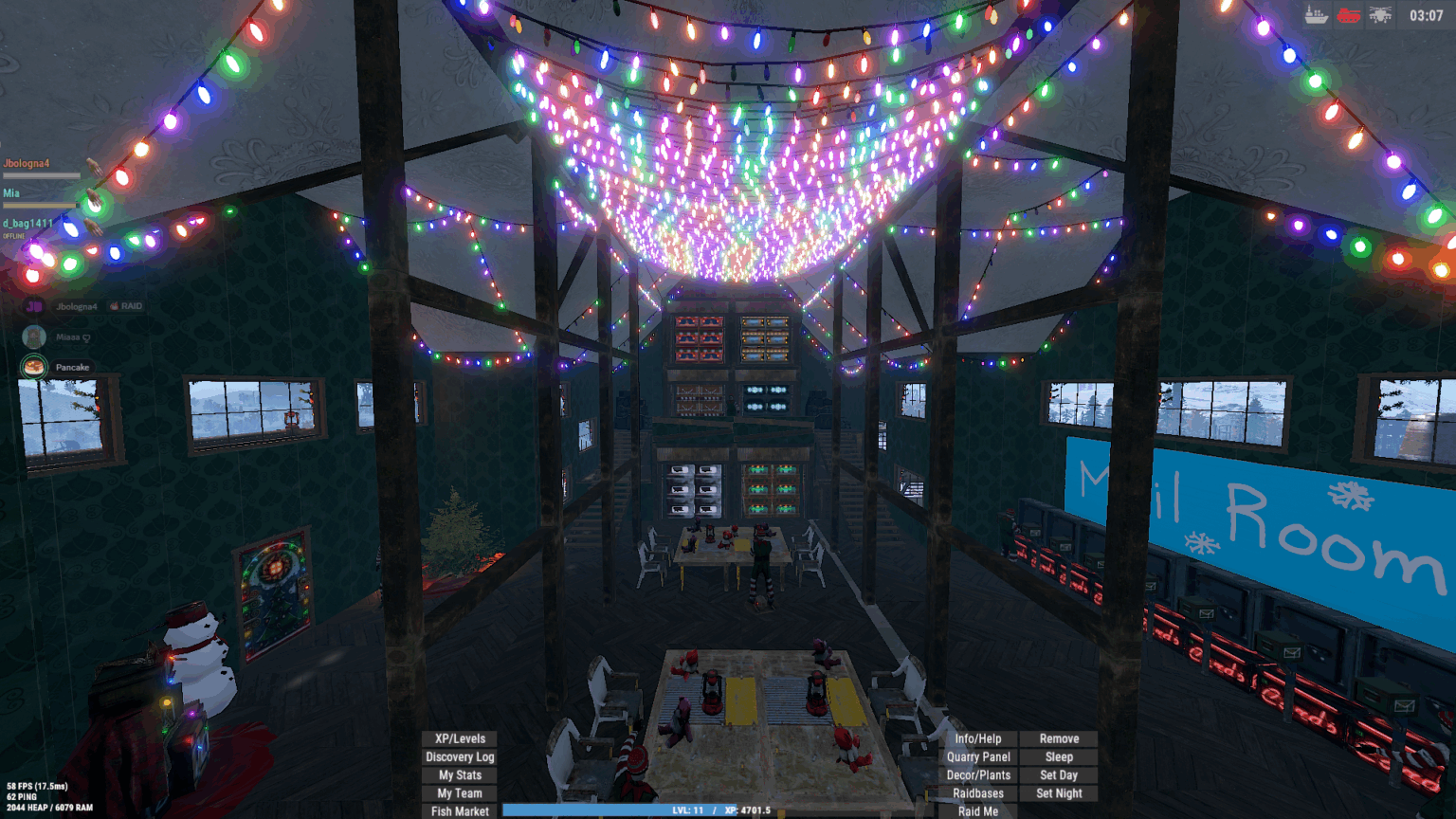Click the Pancake player avatar

click(x=33, y=365)
